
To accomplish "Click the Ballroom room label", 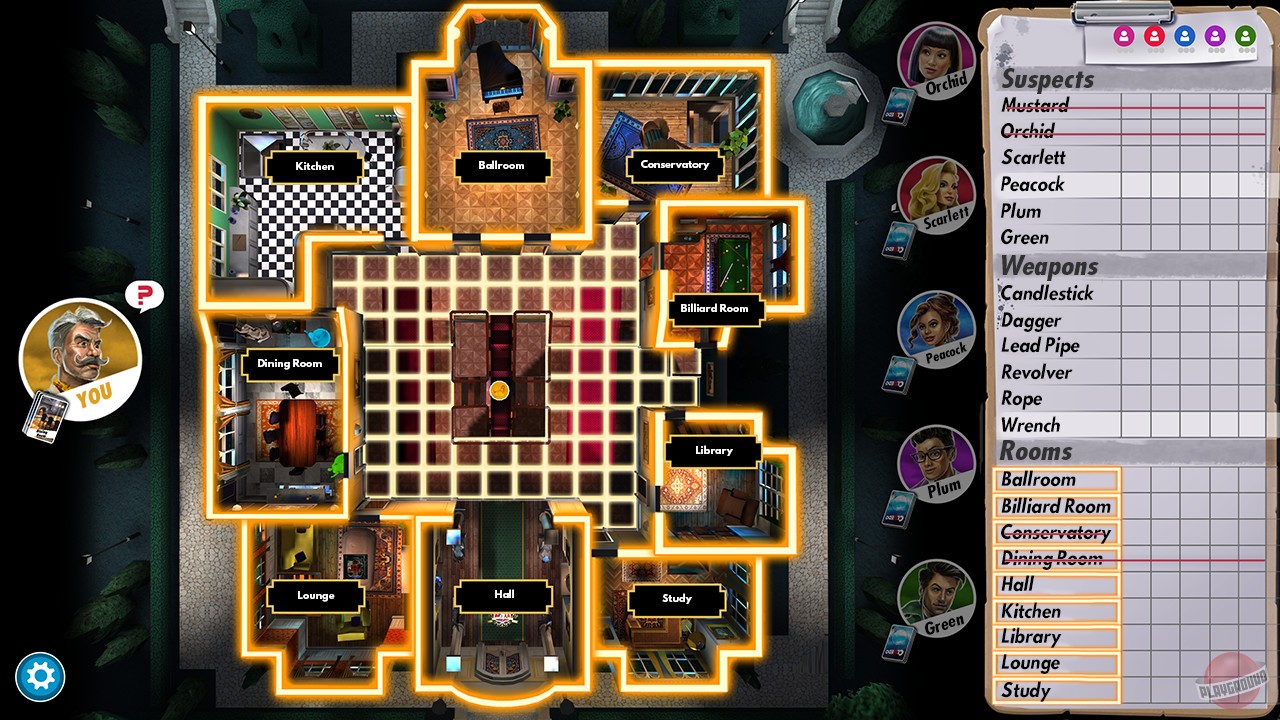I will (x=502, y=166).
